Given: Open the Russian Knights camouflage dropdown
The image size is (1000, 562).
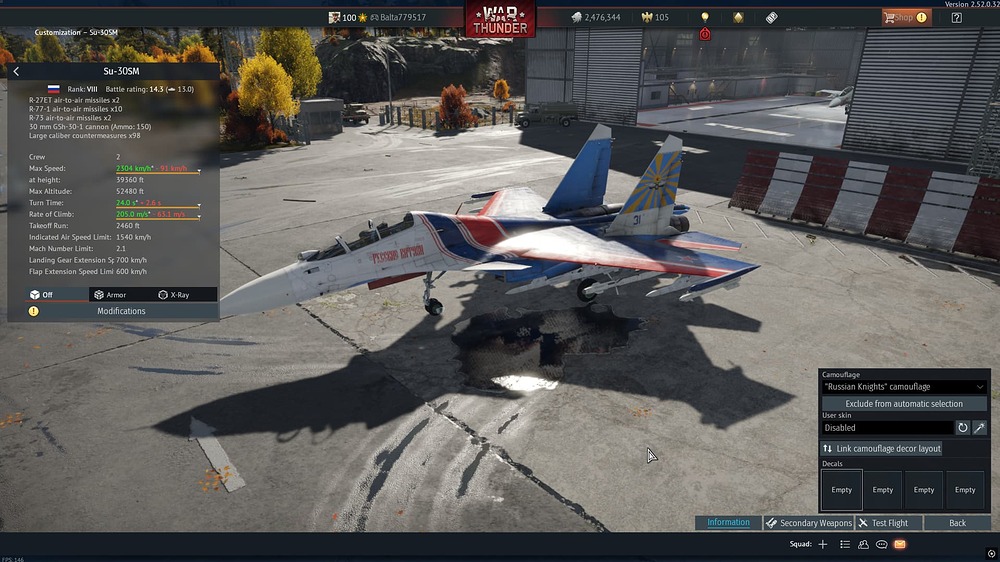Looking at the screenshot, I should click(x=904, y=387).
